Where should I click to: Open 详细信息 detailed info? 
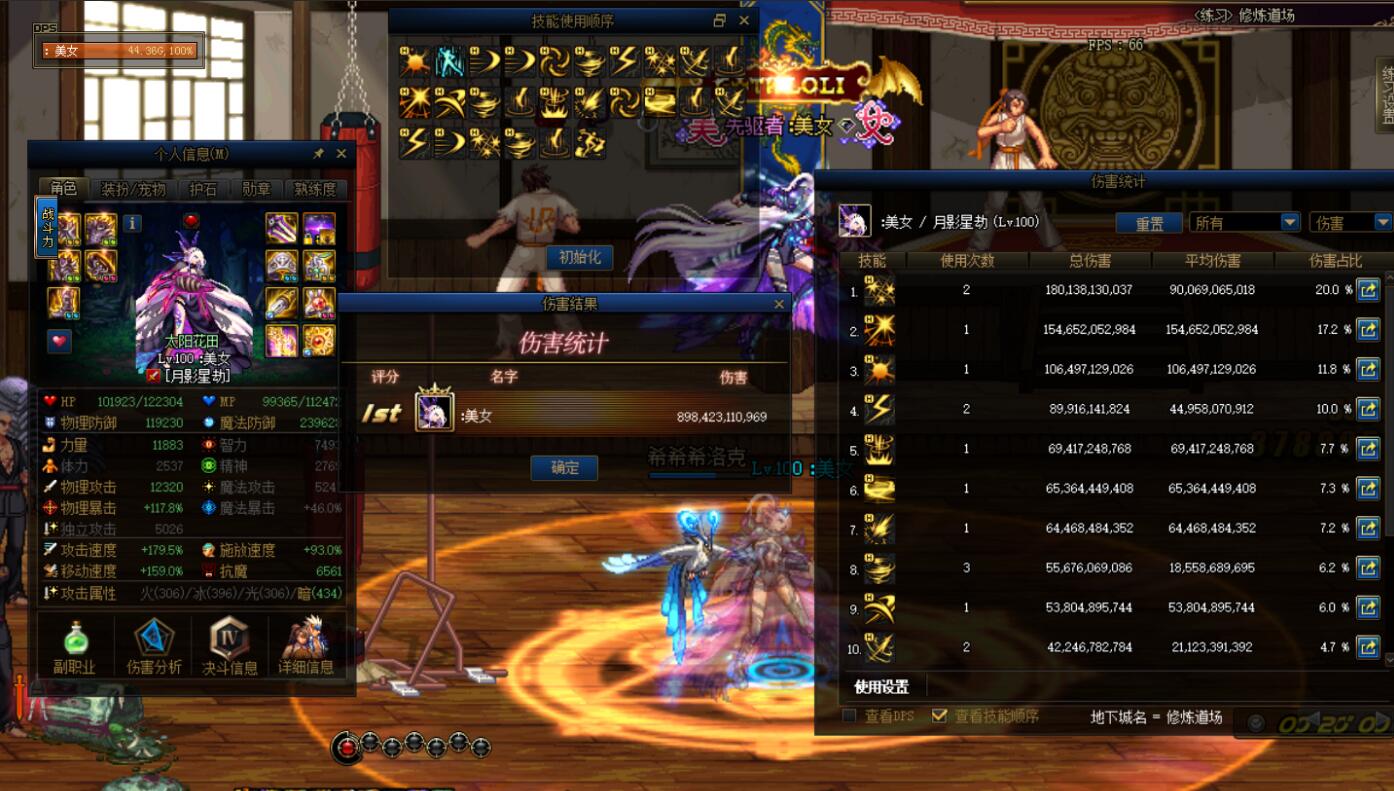pos(306,646)
